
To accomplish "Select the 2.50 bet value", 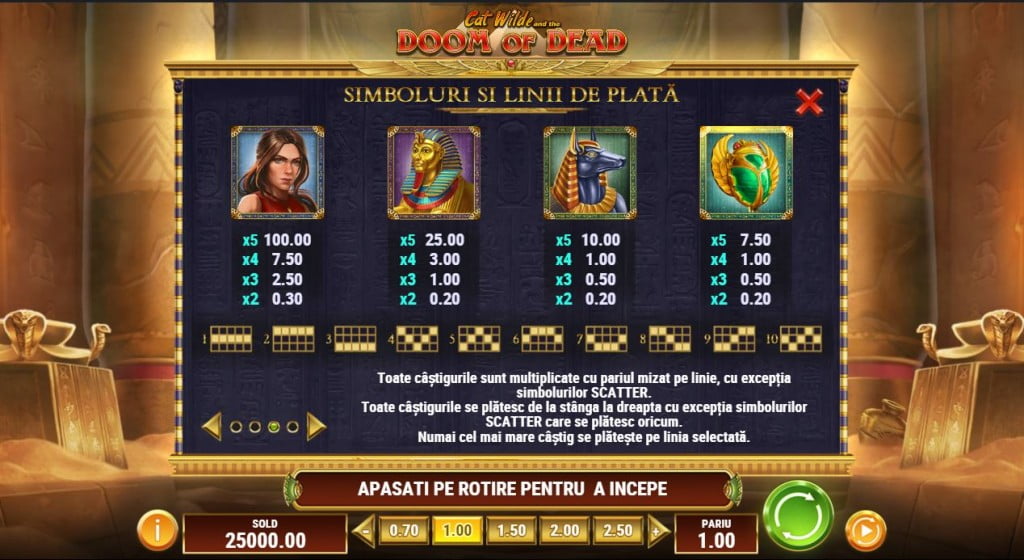I will [617, 530].
